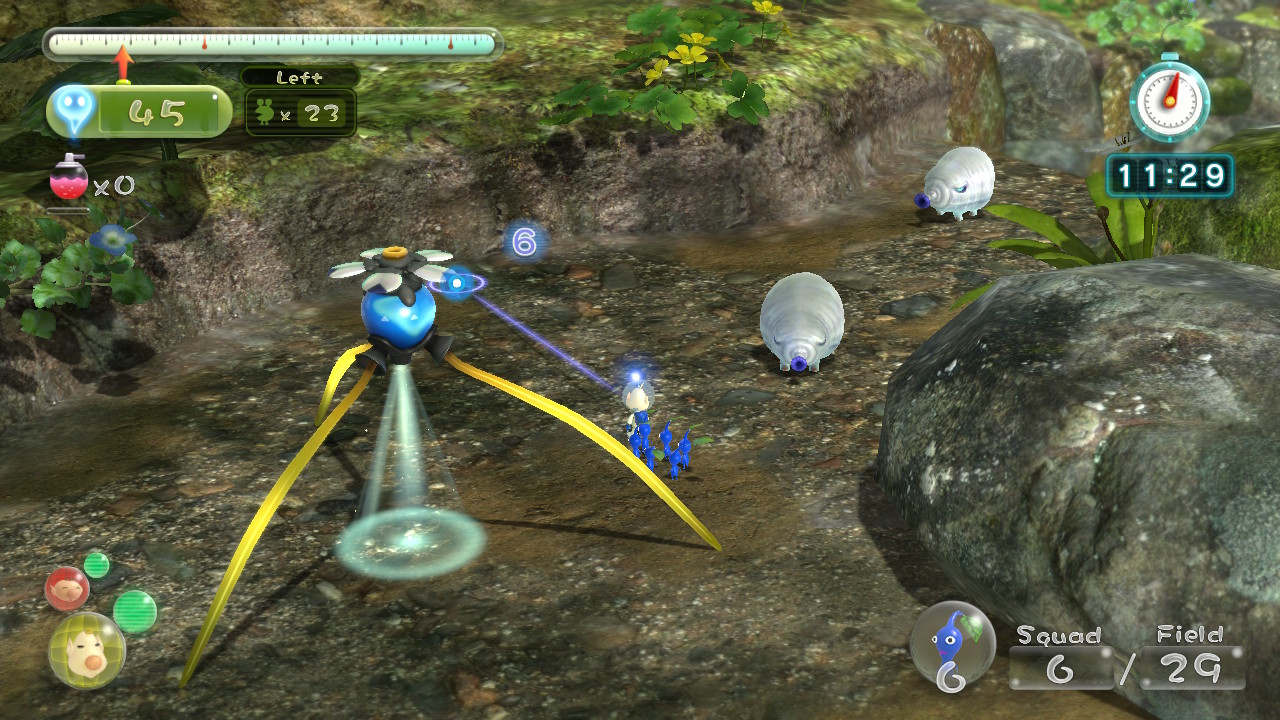Switch to the small red captain portrait
Viewport: 1280px width, 720px height.
[x=67, y=589]
